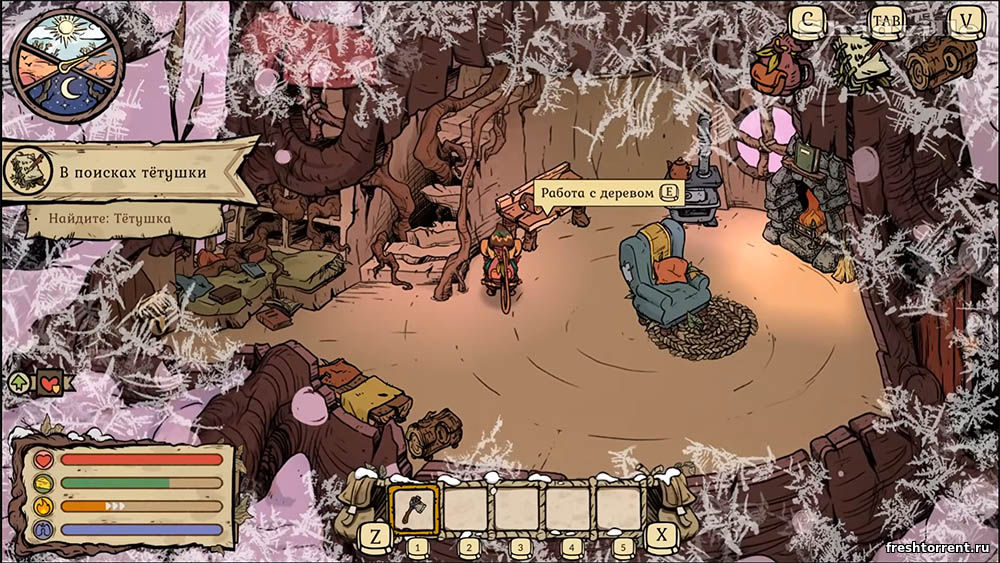This screenshot has height=563, width=1000.
Task: Click the heart status buff icon
Action: [50, 382]
